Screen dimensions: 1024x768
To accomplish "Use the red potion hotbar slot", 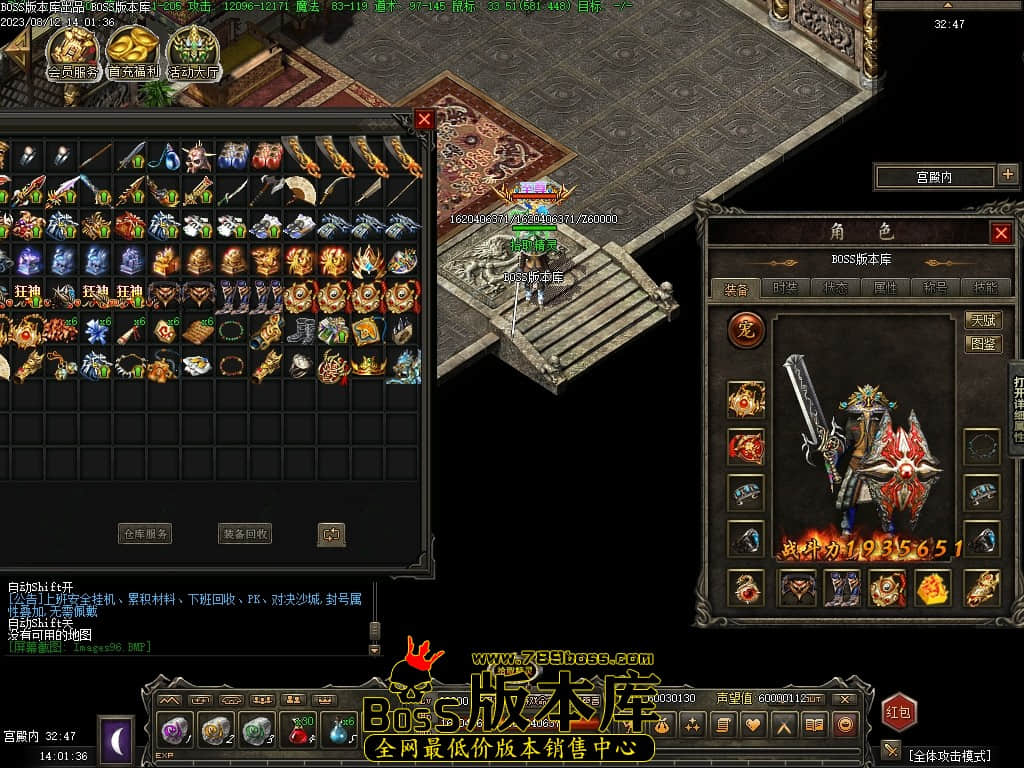I will pos(298,731).
